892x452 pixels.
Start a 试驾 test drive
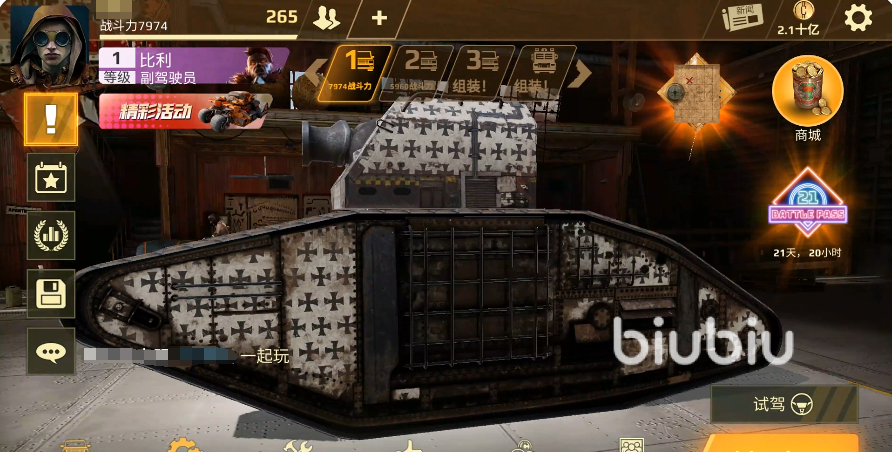point(784,405)
